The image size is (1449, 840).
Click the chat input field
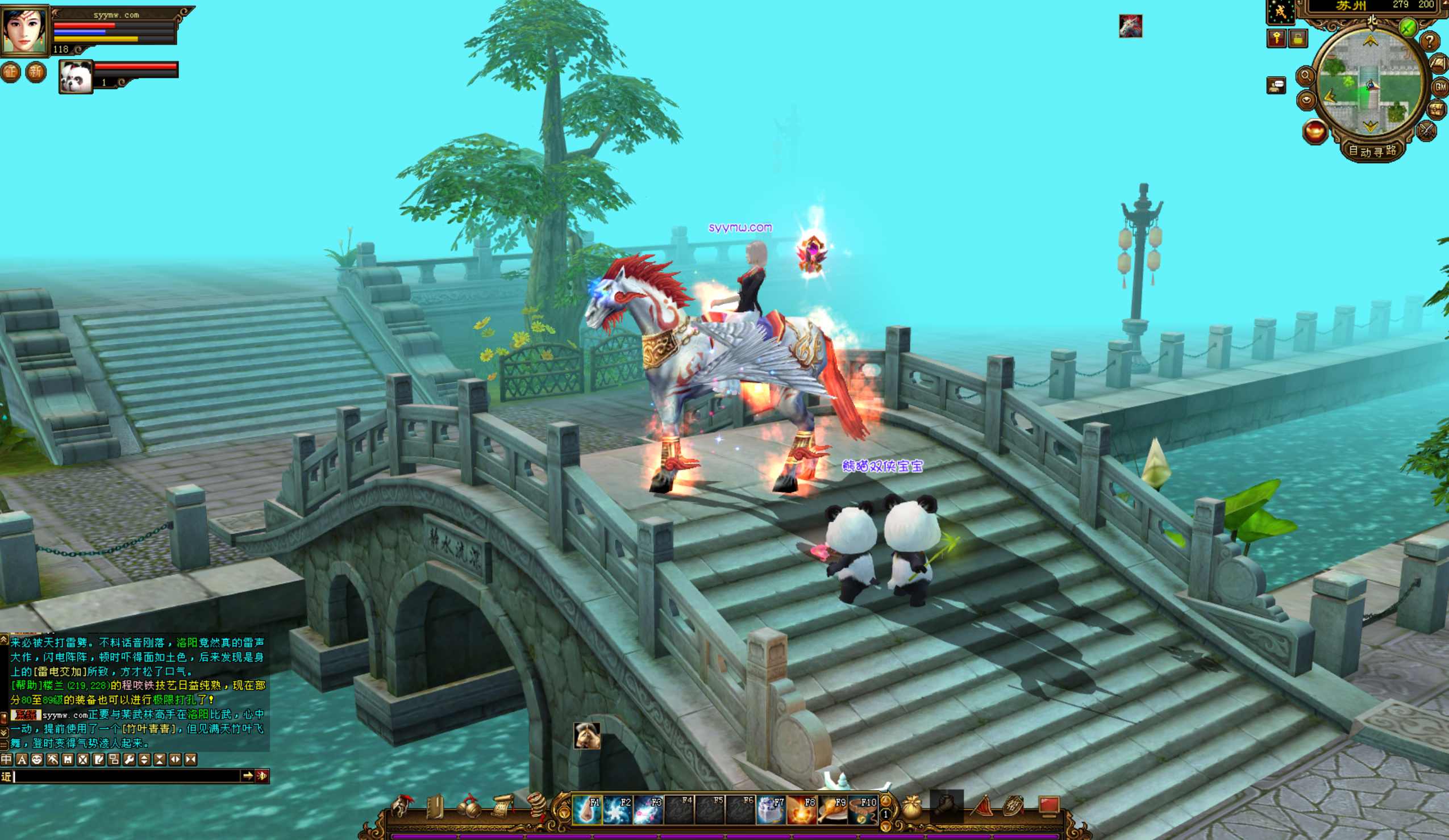coord(127,776)
